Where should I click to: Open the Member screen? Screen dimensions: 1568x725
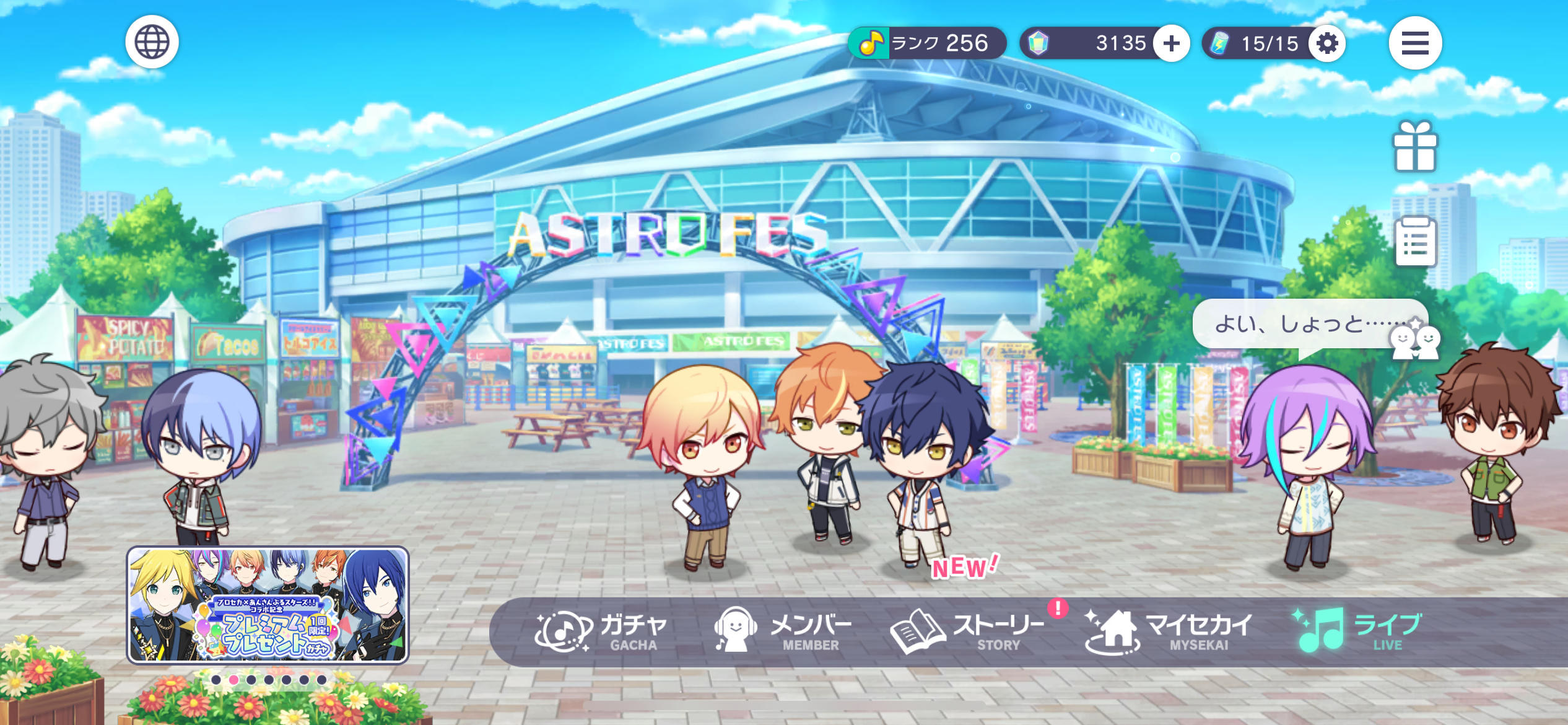[x=783, y=631]
